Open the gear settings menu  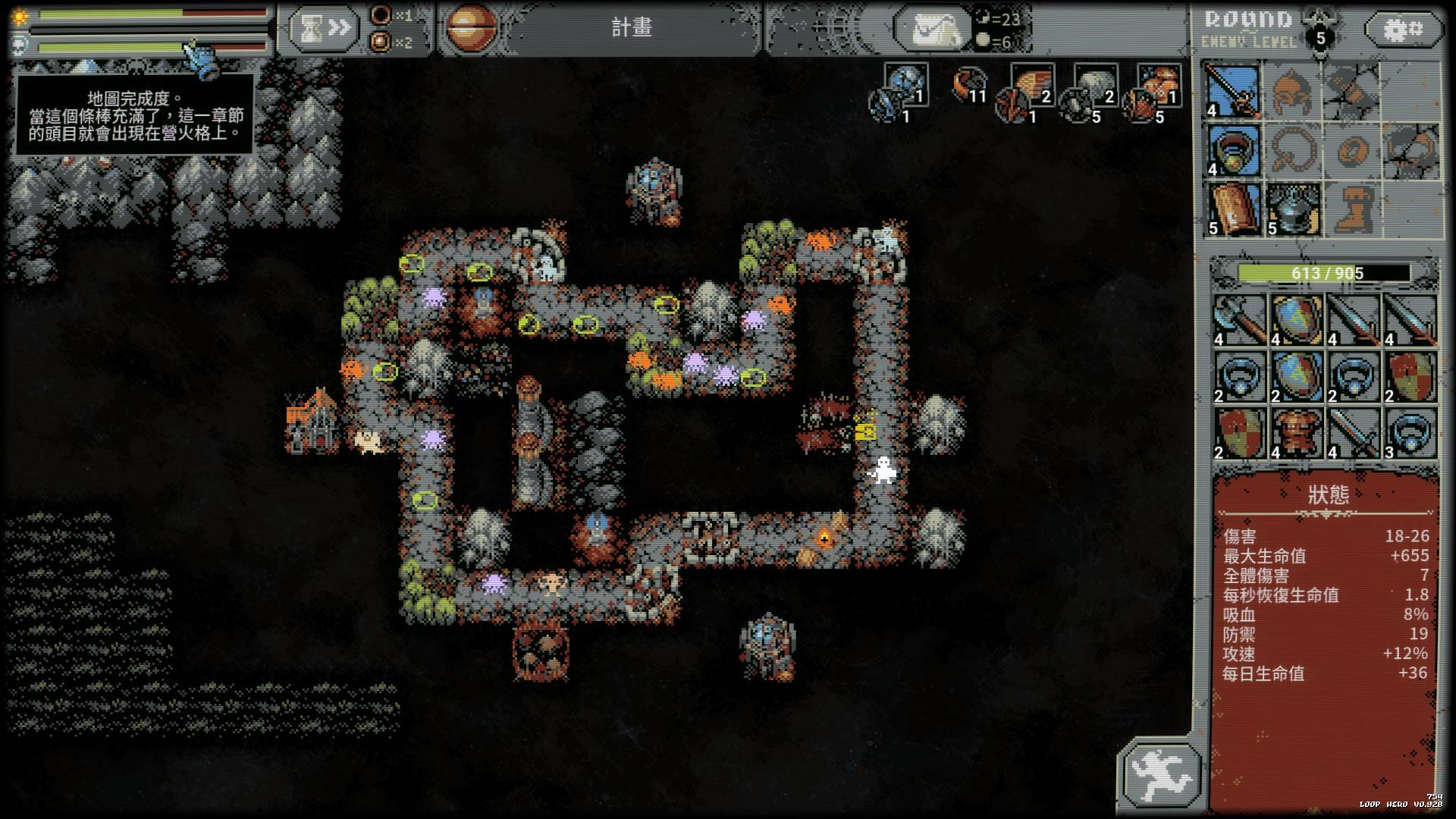(1403, 30)
